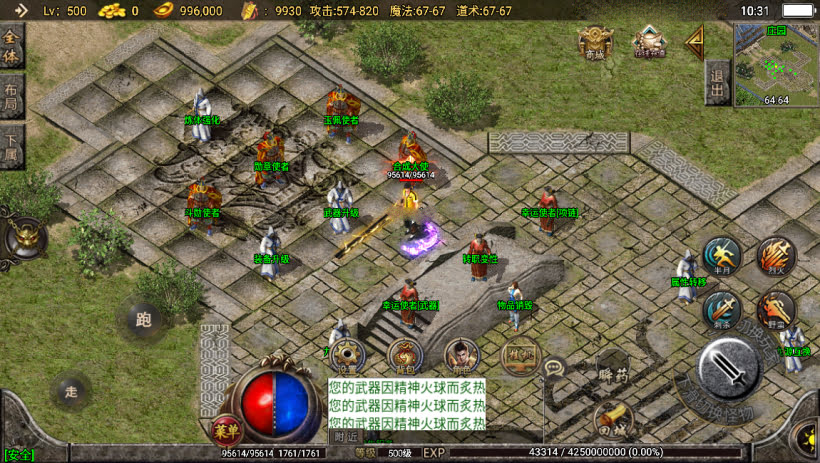Activate the 刺杀 assassinate skill
The image size is (820, 463).
[x=720, y=311]
